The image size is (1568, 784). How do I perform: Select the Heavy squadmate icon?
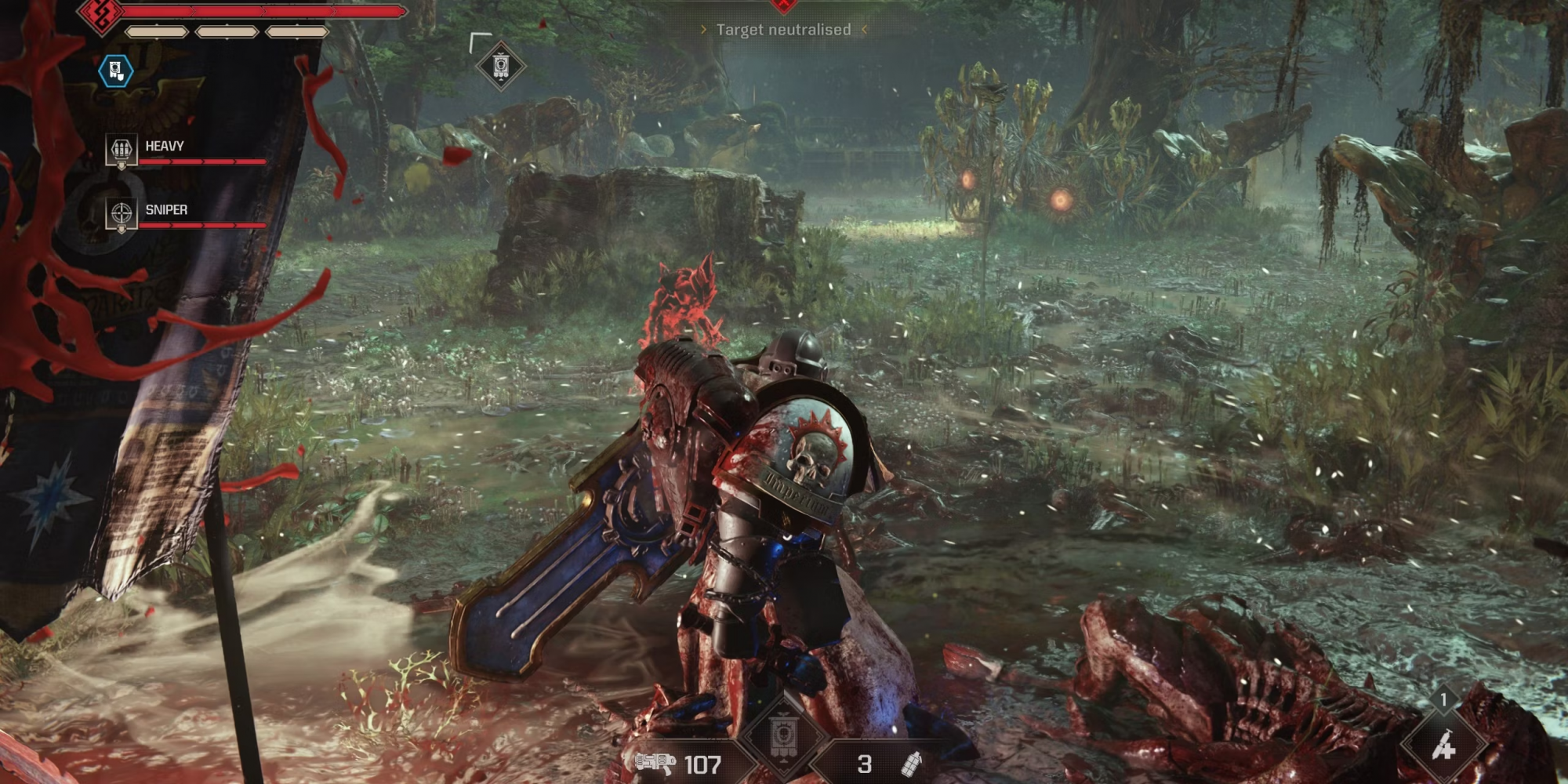pos(122,150)
